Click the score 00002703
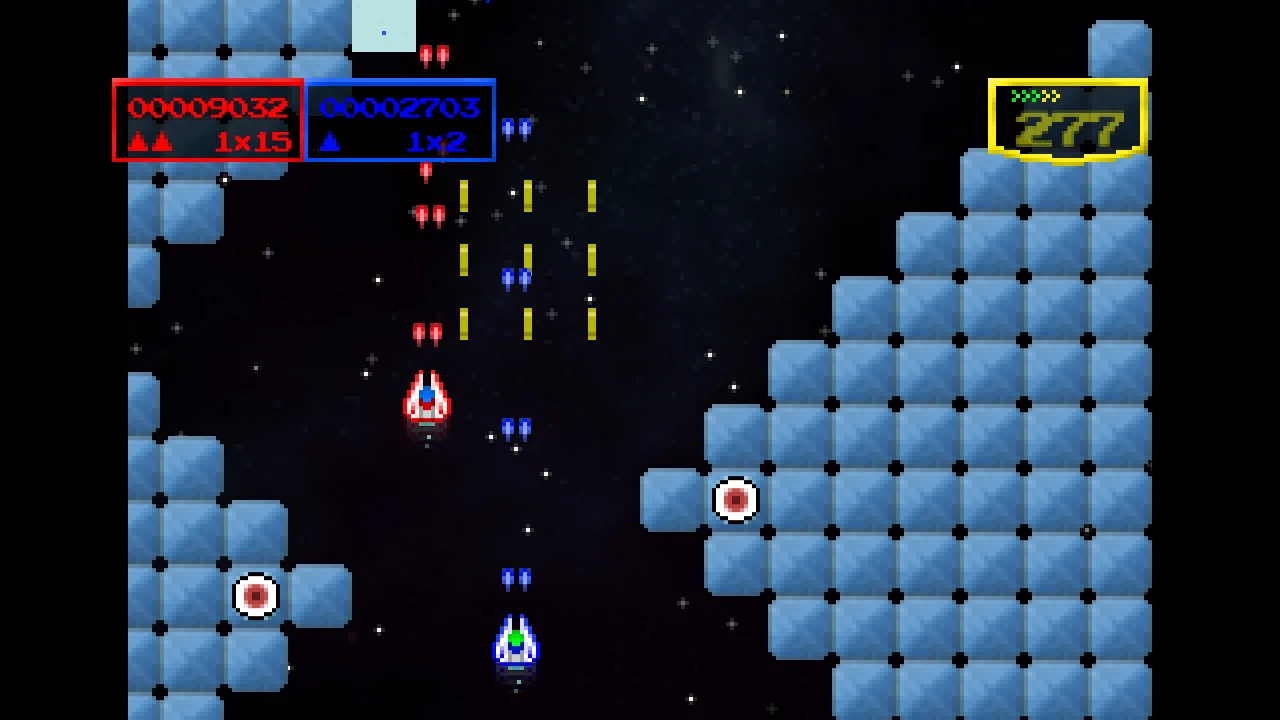 click(400, 107)
